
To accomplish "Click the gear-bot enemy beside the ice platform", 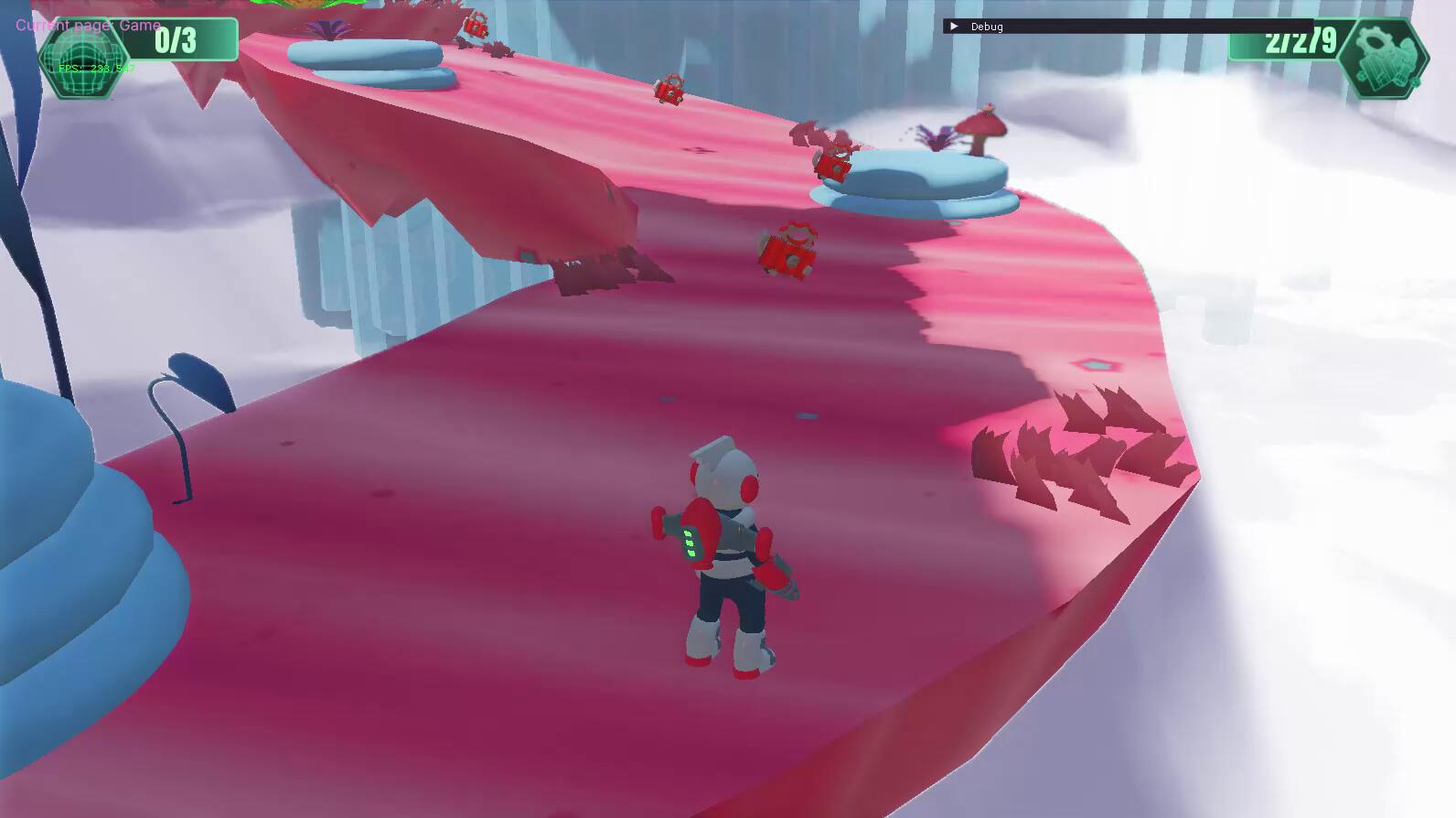I will (830, 165).
